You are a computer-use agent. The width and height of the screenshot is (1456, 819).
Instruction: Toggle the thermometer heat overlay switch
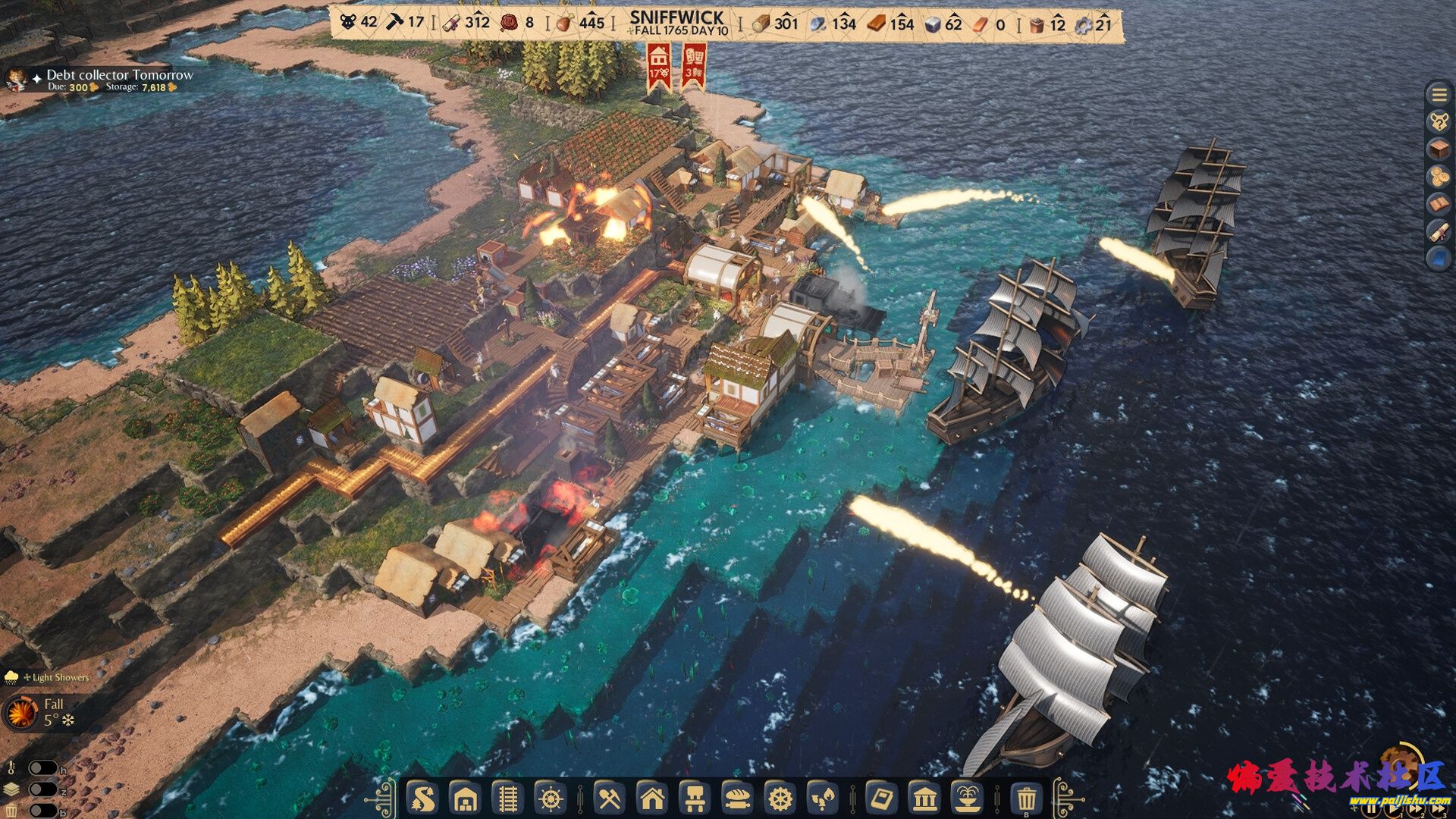coord(42,769)
